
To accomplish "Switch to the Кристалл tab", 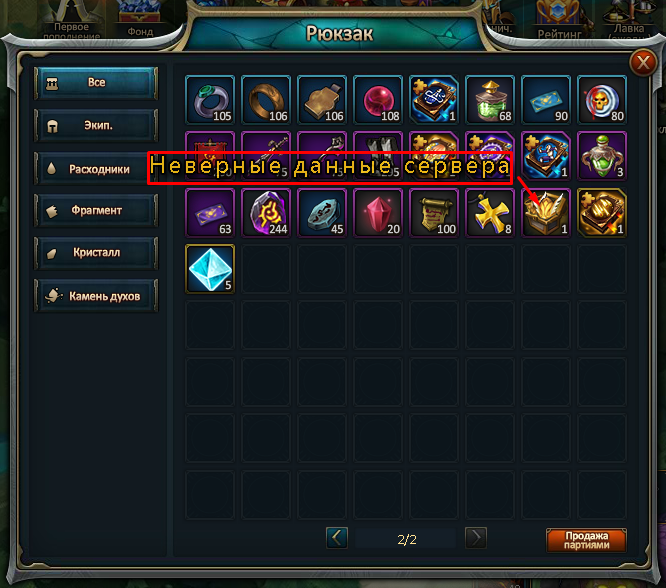I will click(x=96, y=253).
